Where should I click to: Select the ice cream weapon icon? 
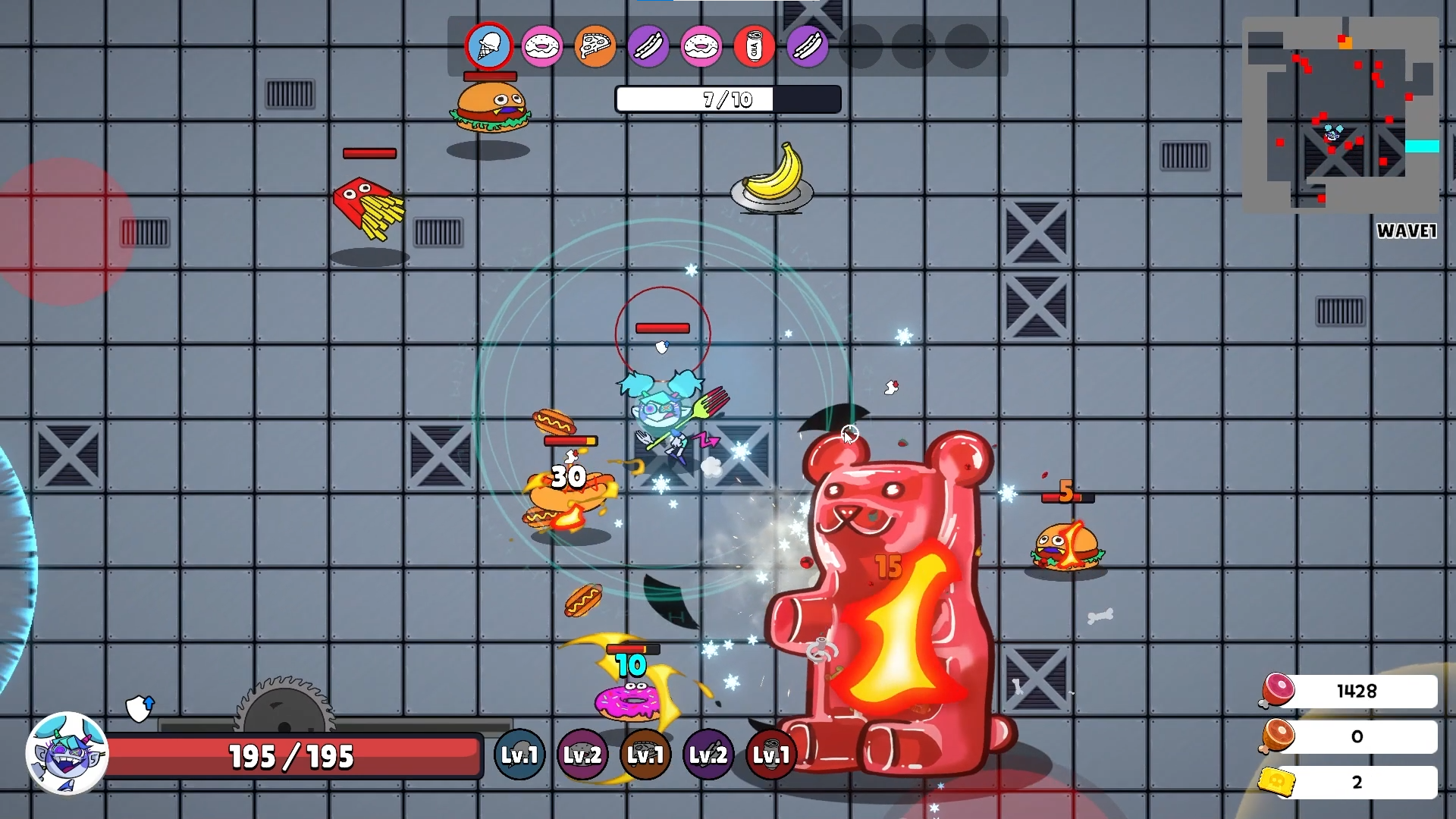tap(489, 46)
